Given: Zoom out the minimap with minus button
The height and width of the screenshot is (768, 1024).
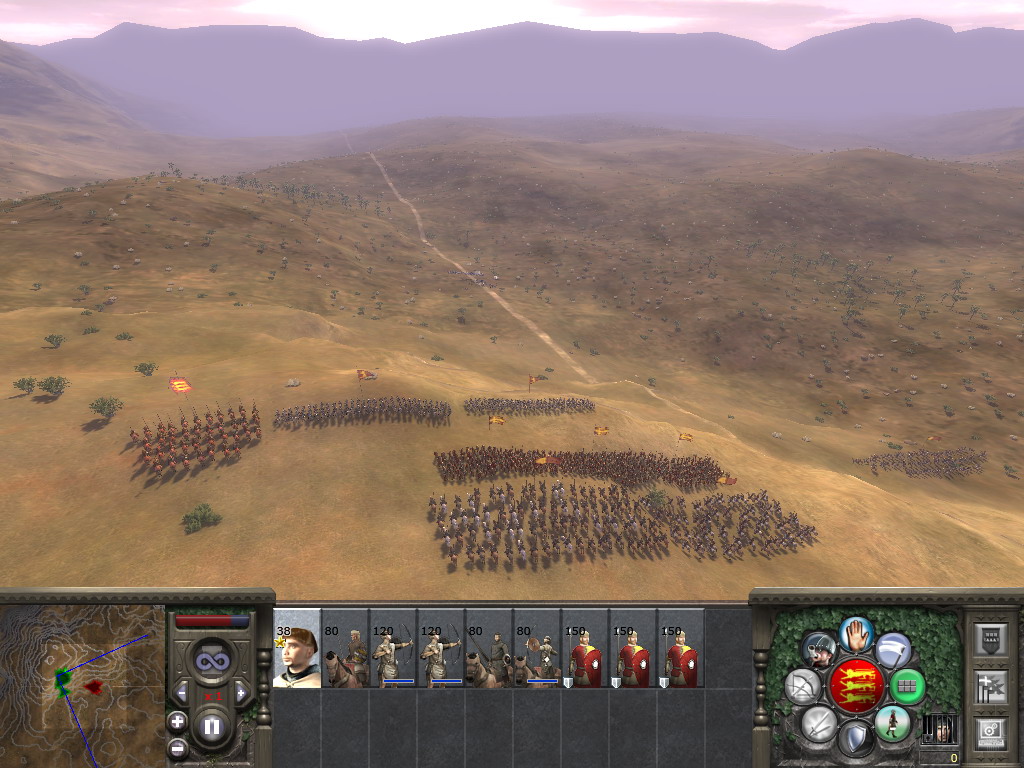Looking at the screenshot, I should pos(177,746).
